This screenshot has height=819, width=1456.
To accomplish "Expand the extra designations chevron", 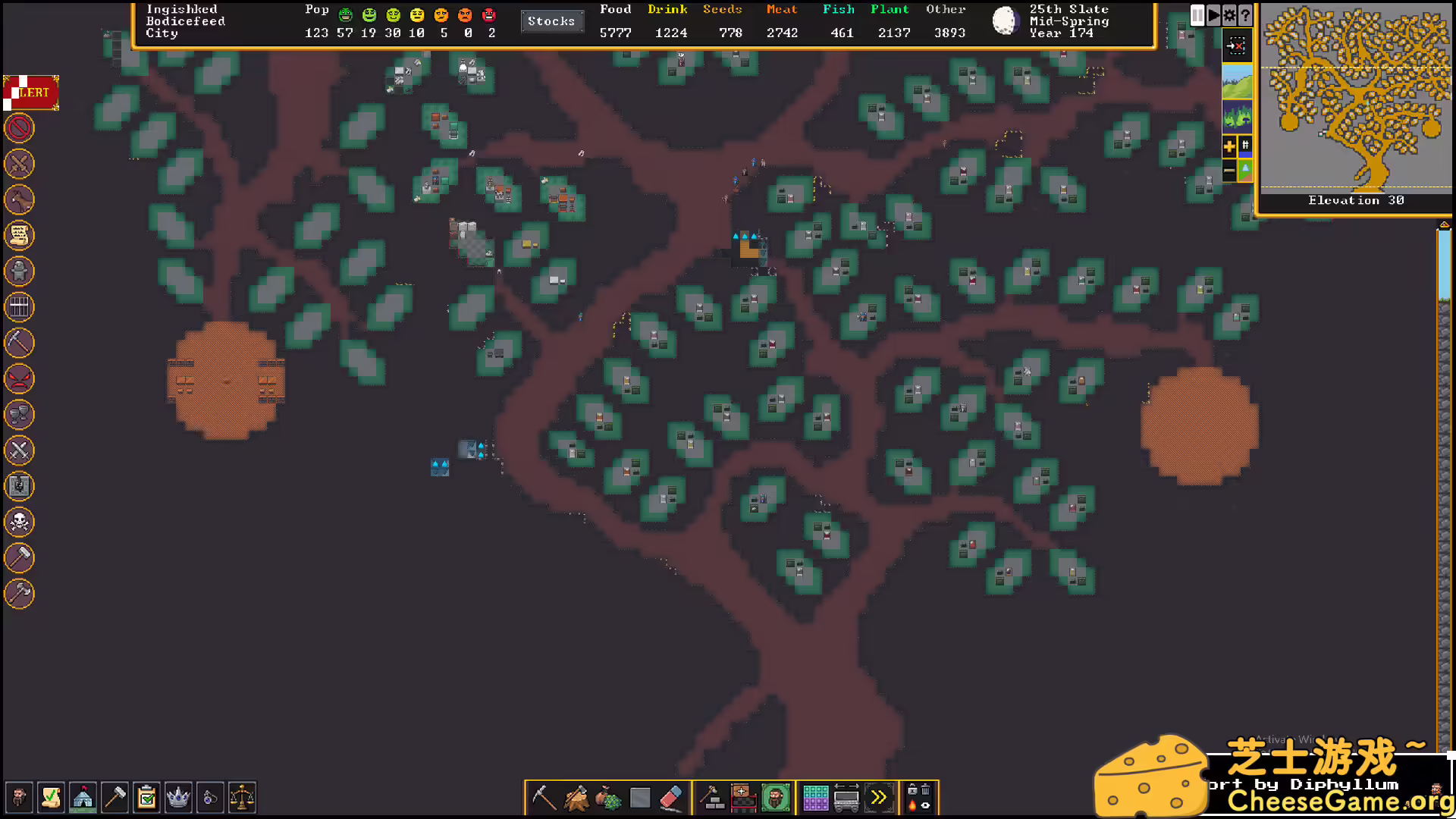I will [878, 797].
